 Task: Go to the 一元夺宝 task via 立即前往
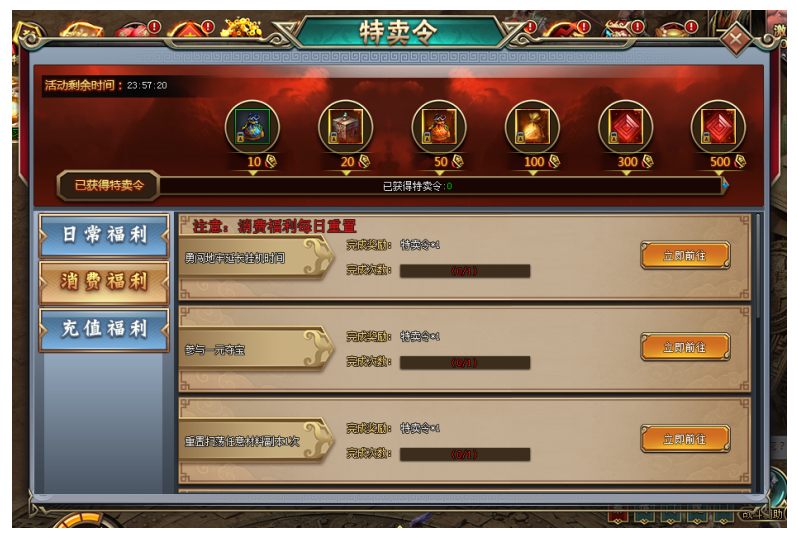685,347
